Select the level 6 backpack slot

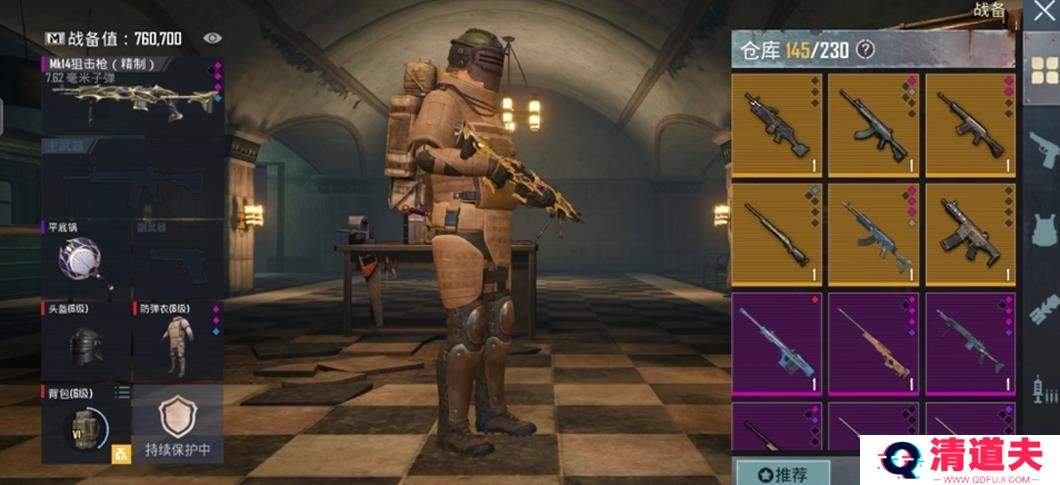84,425
